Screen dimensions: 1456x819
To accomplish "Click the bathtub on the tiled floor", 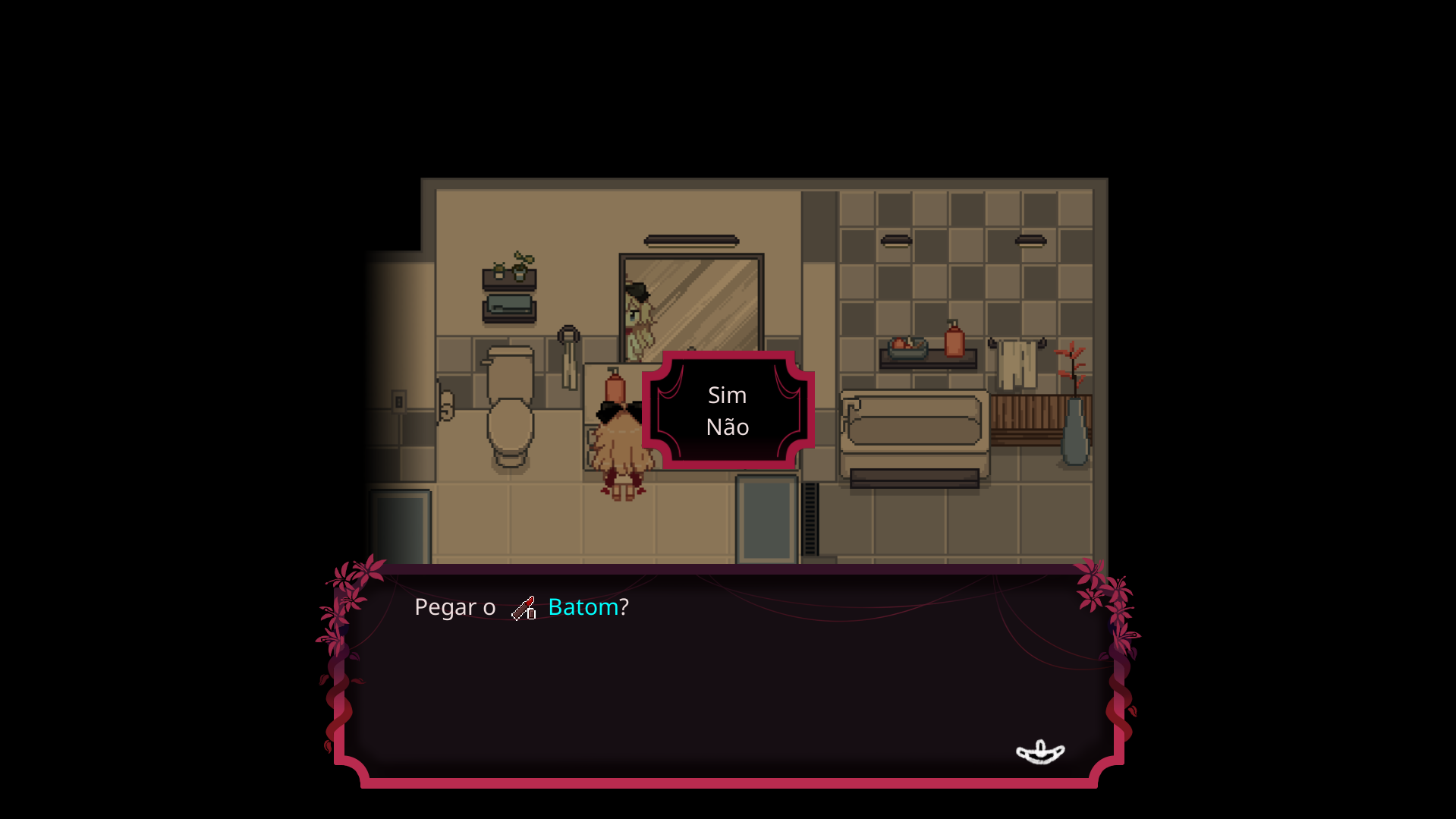I will pos(912,425).
